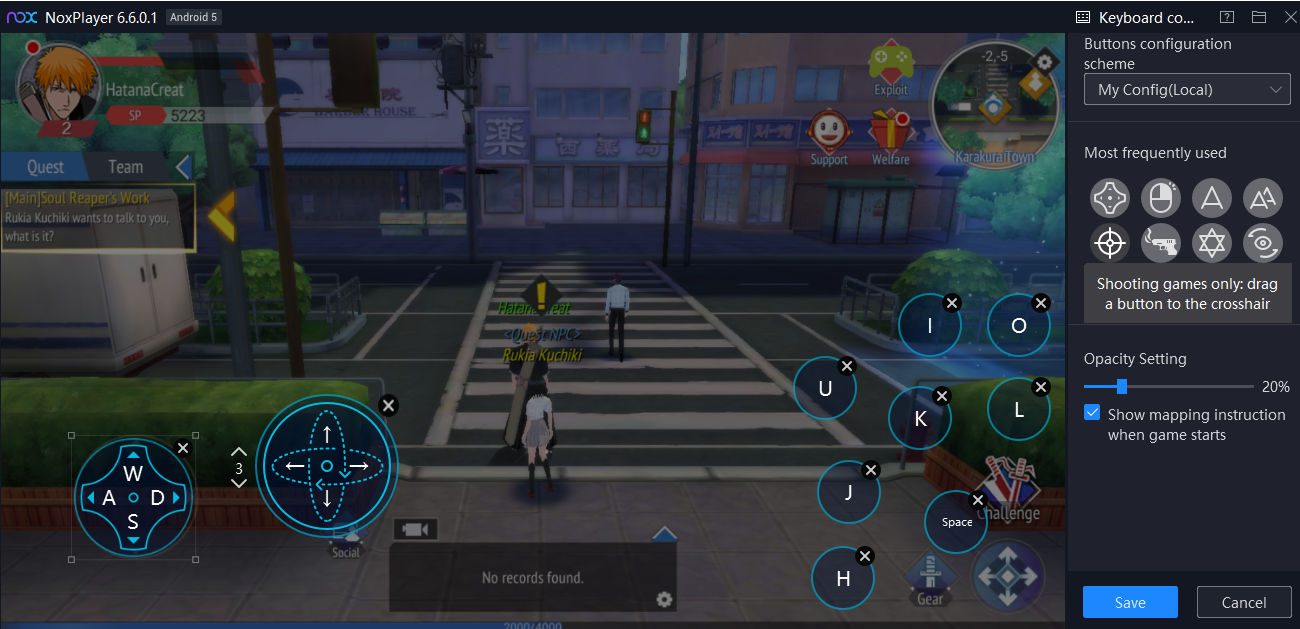Toggle Show mapping instruction checkbox
This screenshot has height=629, width=1300.
click(1093, 414)
